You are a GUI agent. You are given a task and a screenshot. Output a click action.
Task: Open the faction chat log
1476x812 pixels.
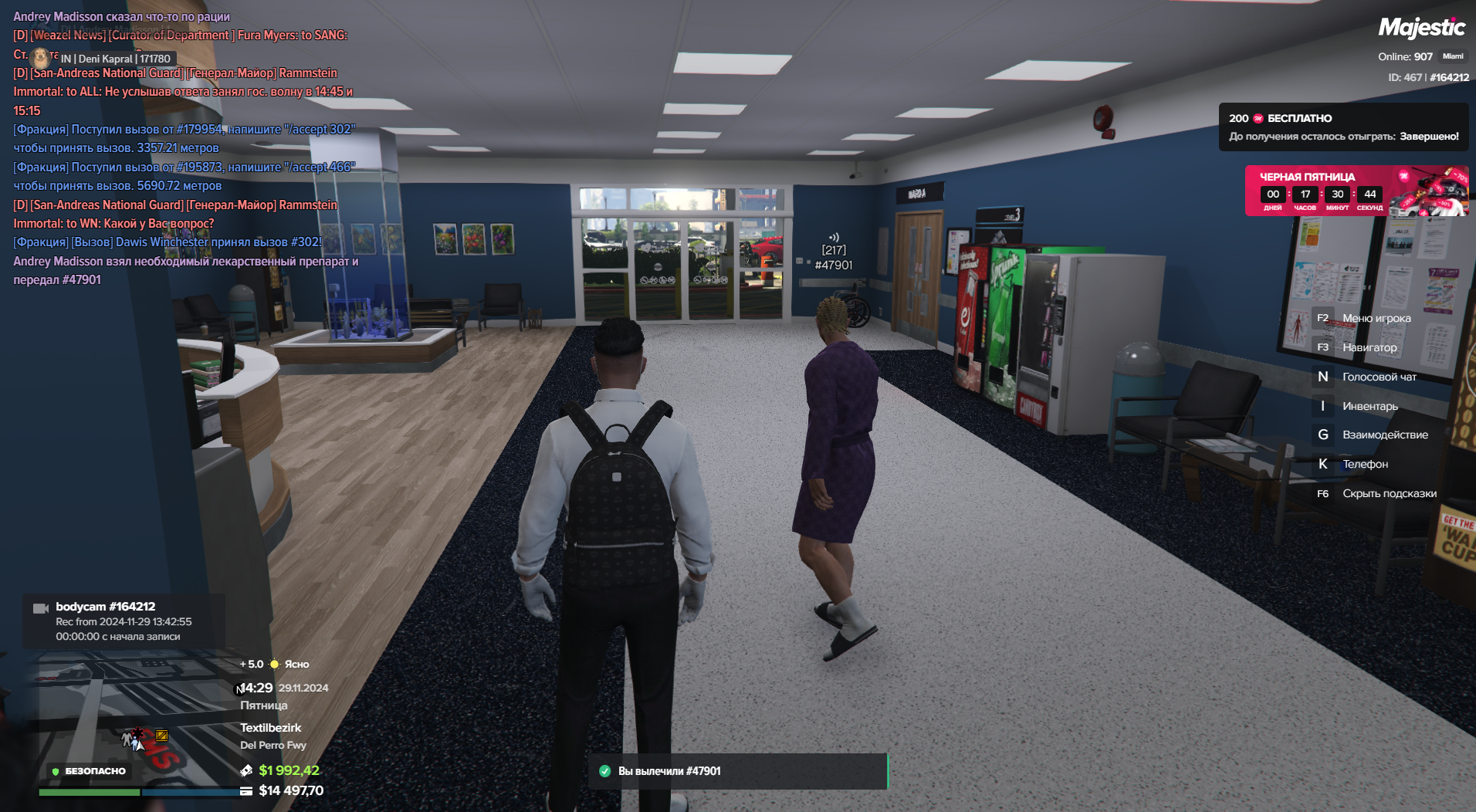pos(185,148)
